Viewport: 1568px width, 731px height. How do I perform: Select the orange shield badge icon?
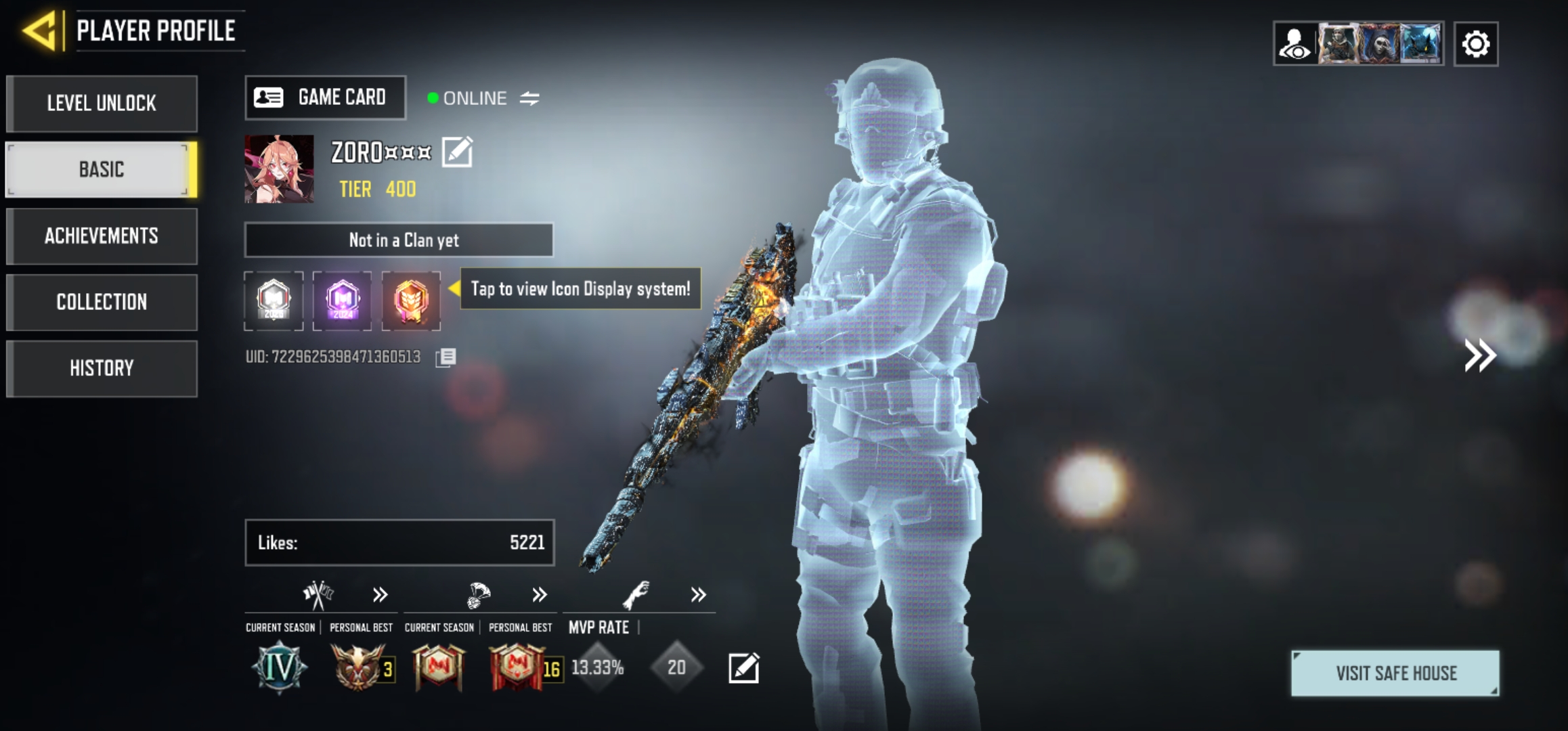click(x=411, y=300)
